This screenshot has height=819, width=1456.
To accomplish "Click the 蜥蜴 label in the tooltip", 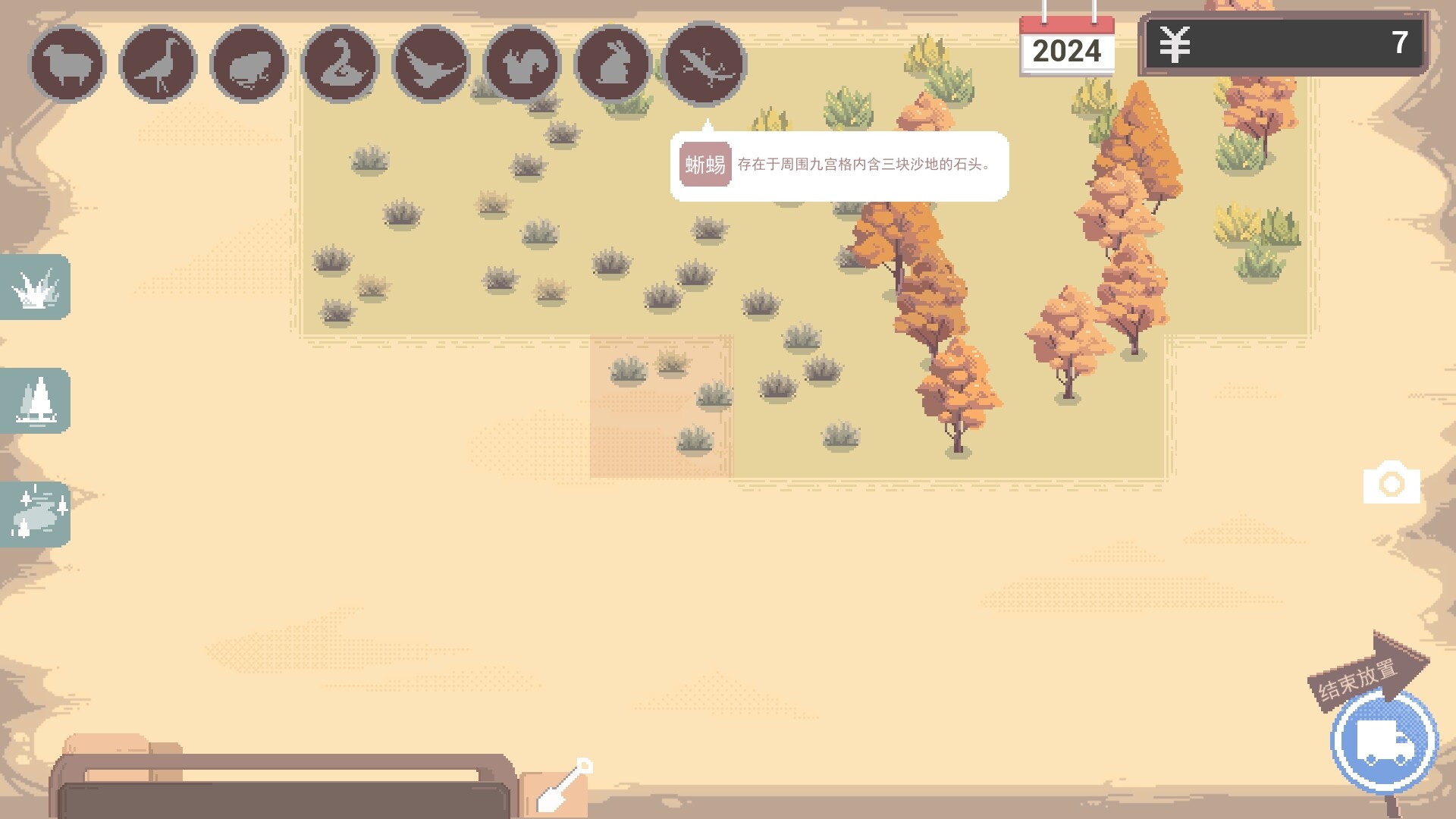I will click(705, 164).
